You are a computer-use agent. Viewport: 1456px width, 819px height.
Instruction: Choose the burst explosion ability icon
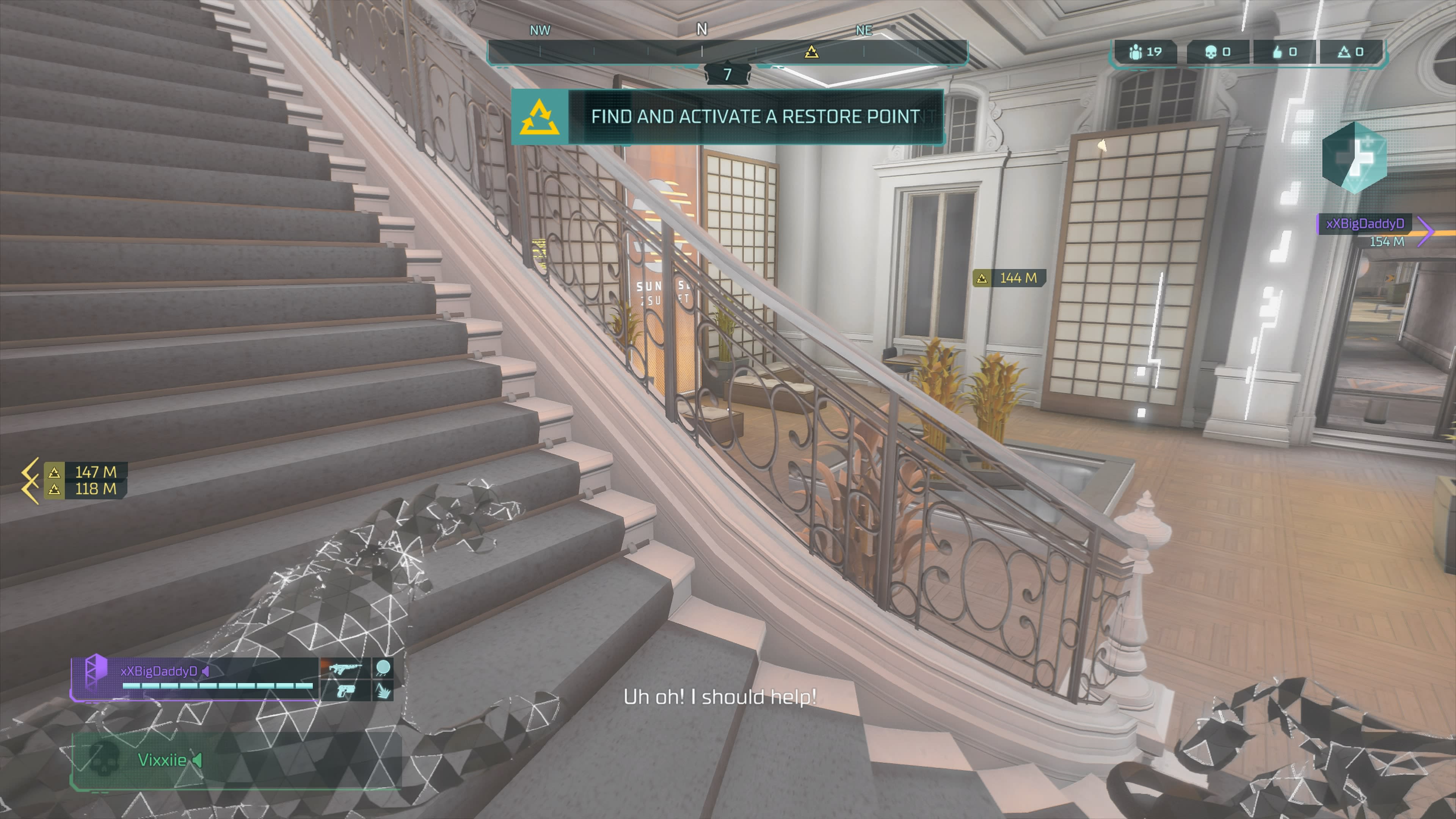383,690
